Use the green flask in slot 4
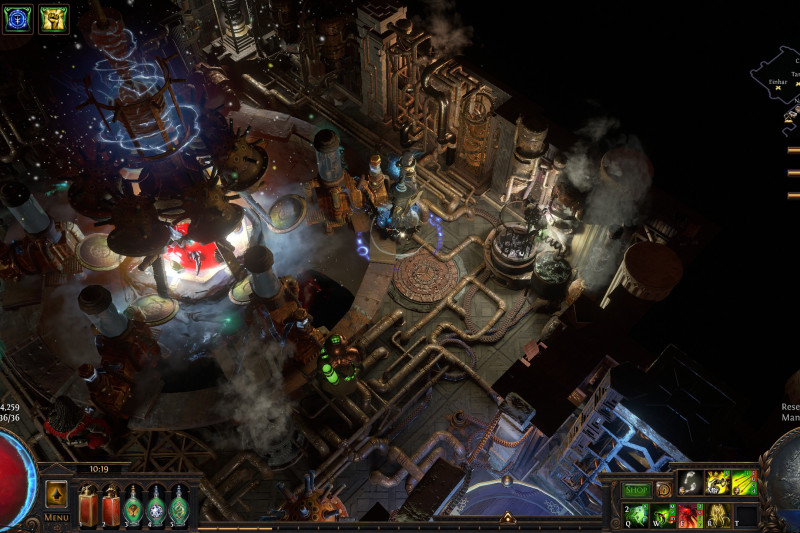Image resolution: width=800 pixels, height=533 pixels. (x=156, y=504)
